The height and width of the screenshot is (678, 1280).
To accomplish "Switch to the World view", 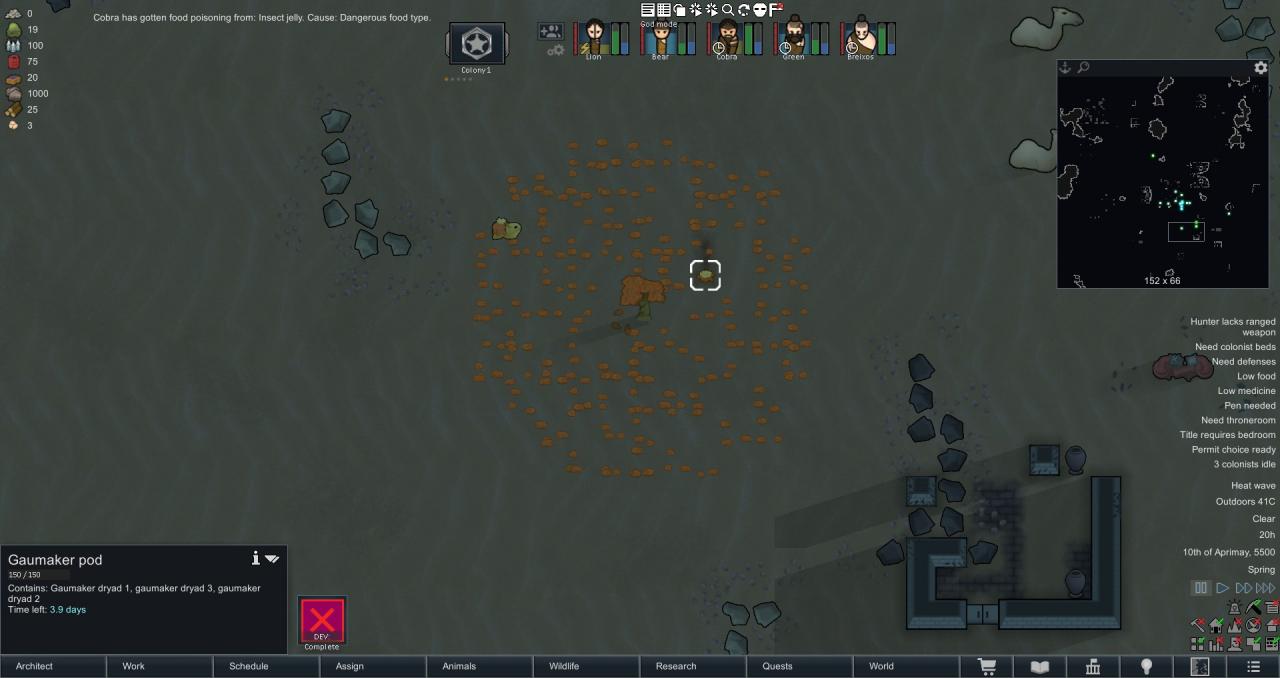I will point(907,666).
